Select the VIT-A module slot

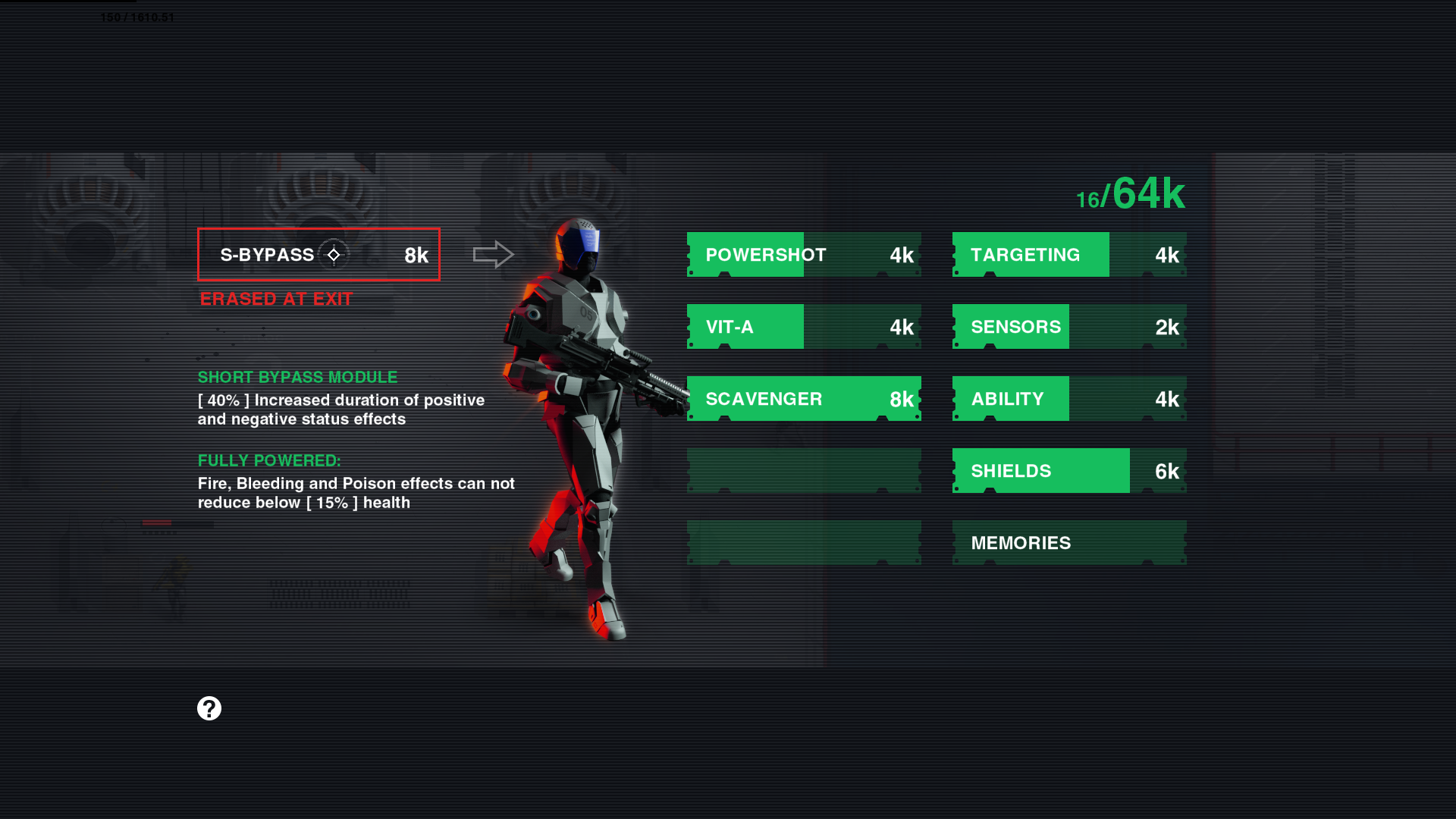tap(804, 327)
